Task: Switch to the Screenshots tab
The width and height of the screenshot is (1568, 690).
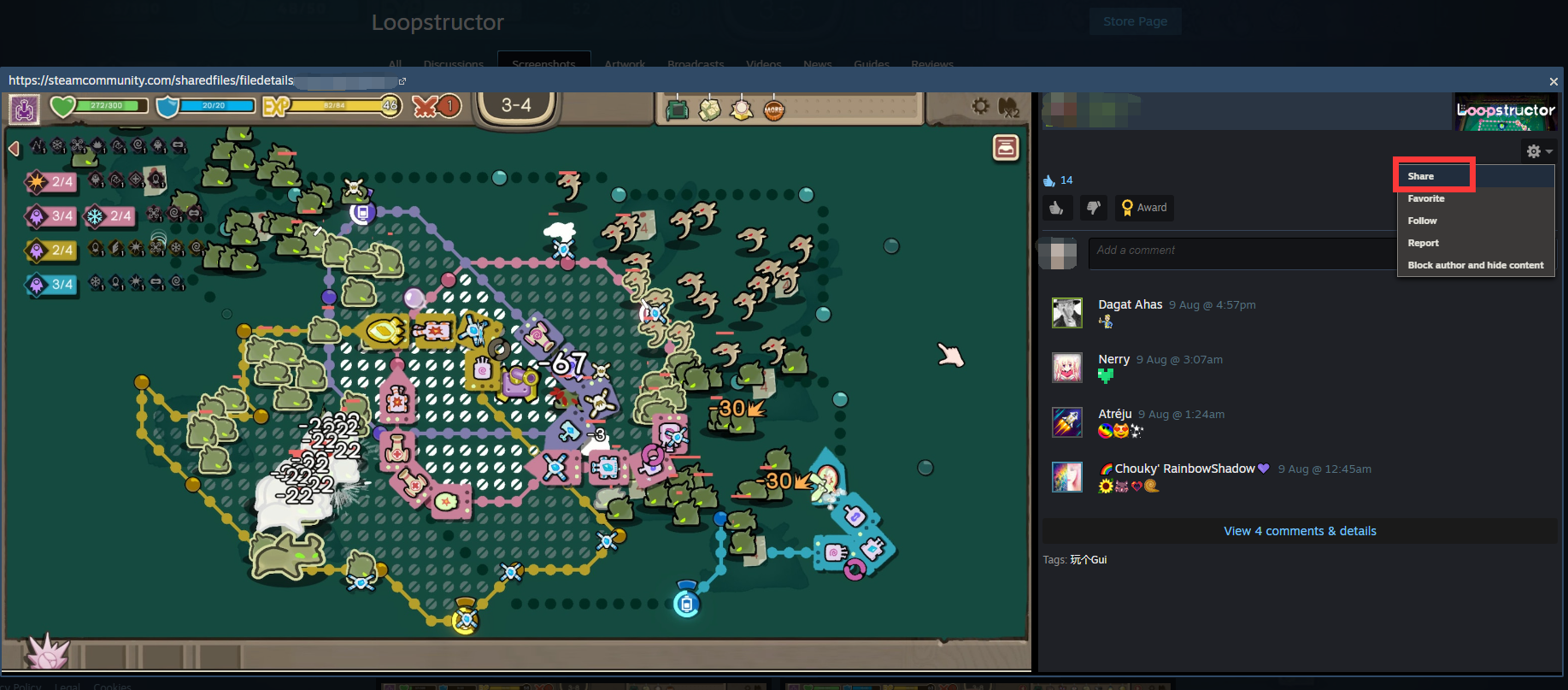Action: tap(543, 64)
